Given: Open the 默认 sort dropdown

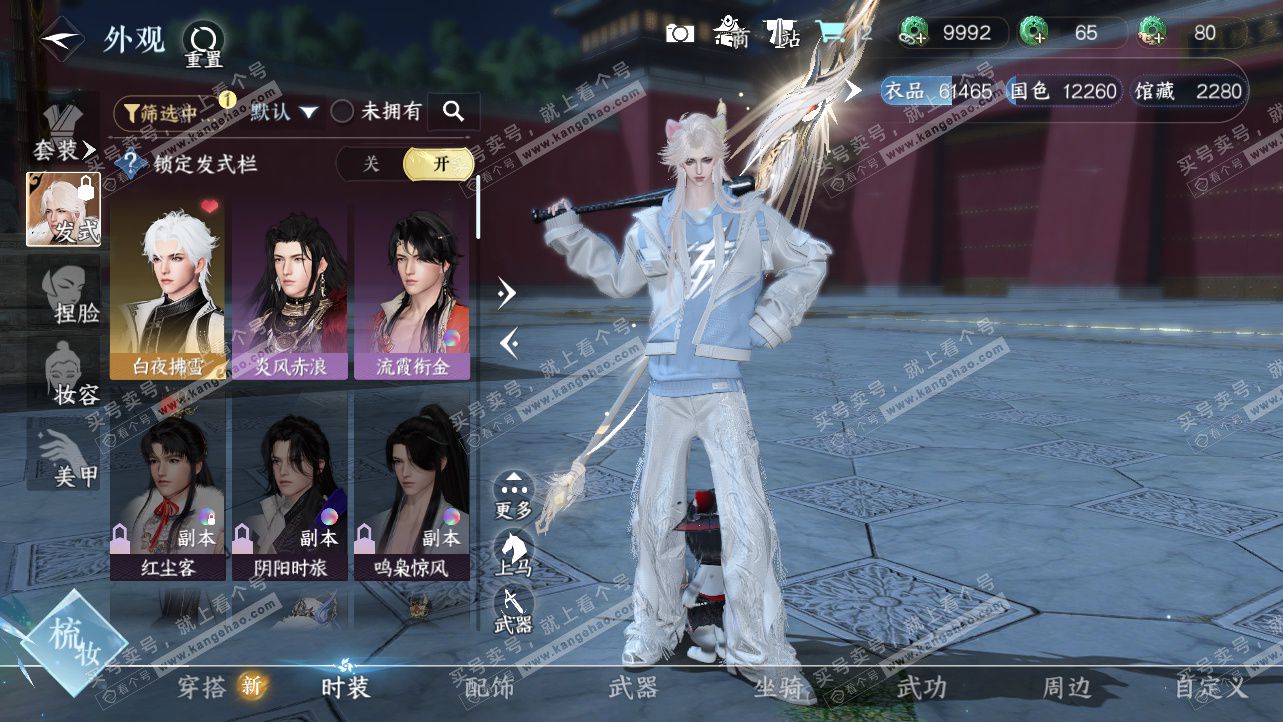Looking at the screenshot, I should tap(284, 112).
